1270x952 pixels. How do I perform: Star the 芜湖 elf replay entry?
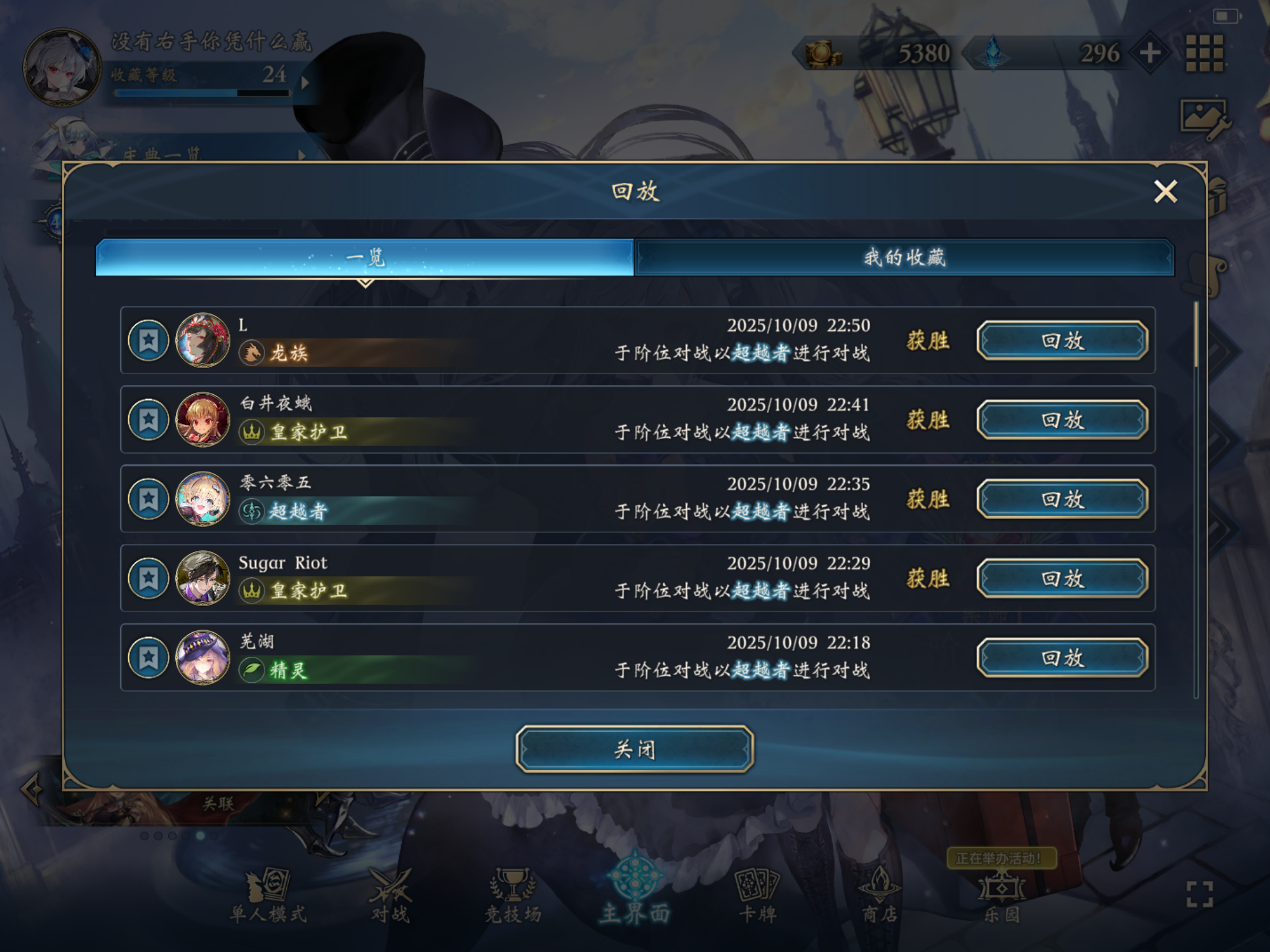pos(149,657)
